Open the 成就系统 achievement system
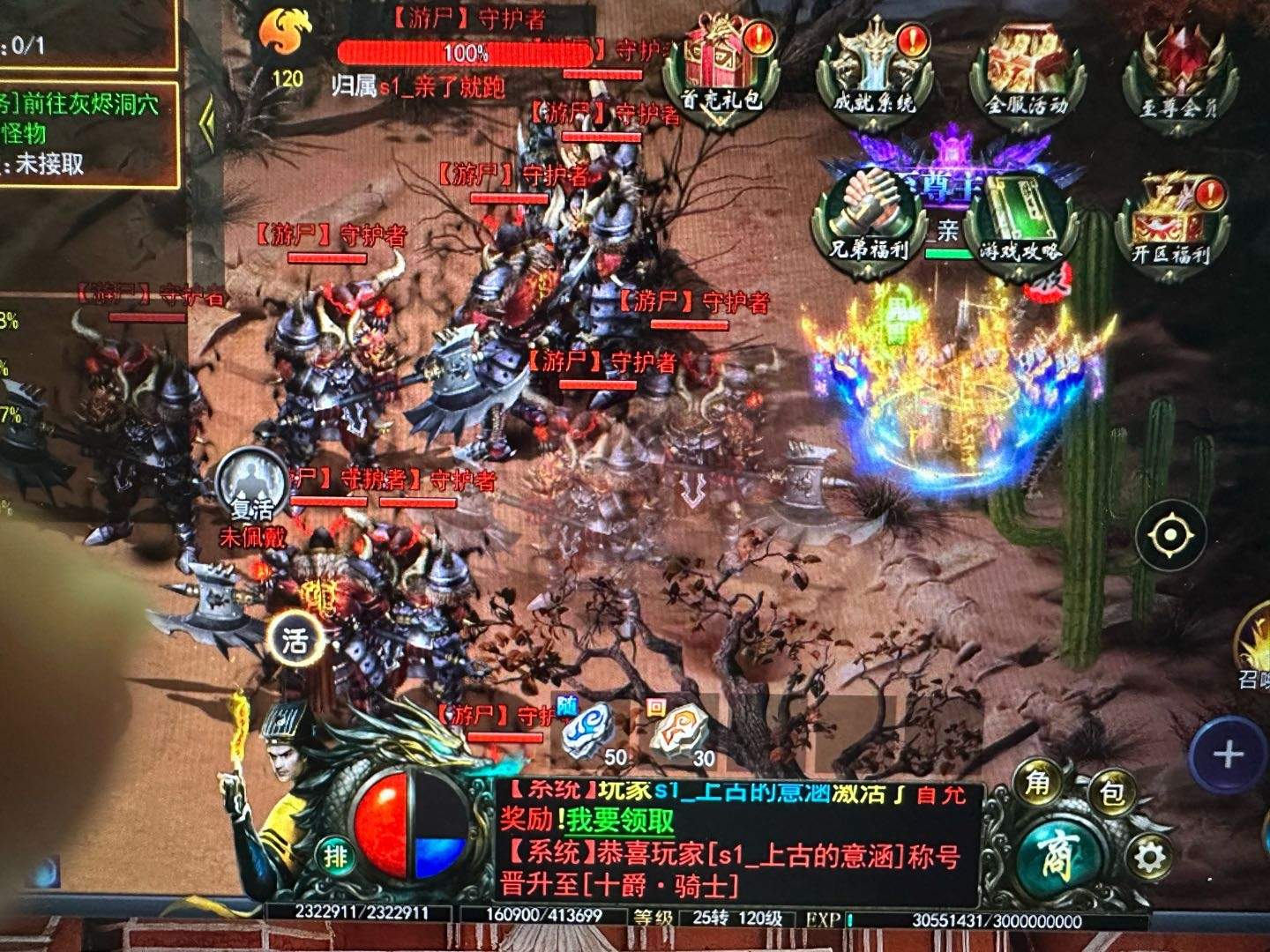This screenshot has height=952, width=1270. [873, 69]
